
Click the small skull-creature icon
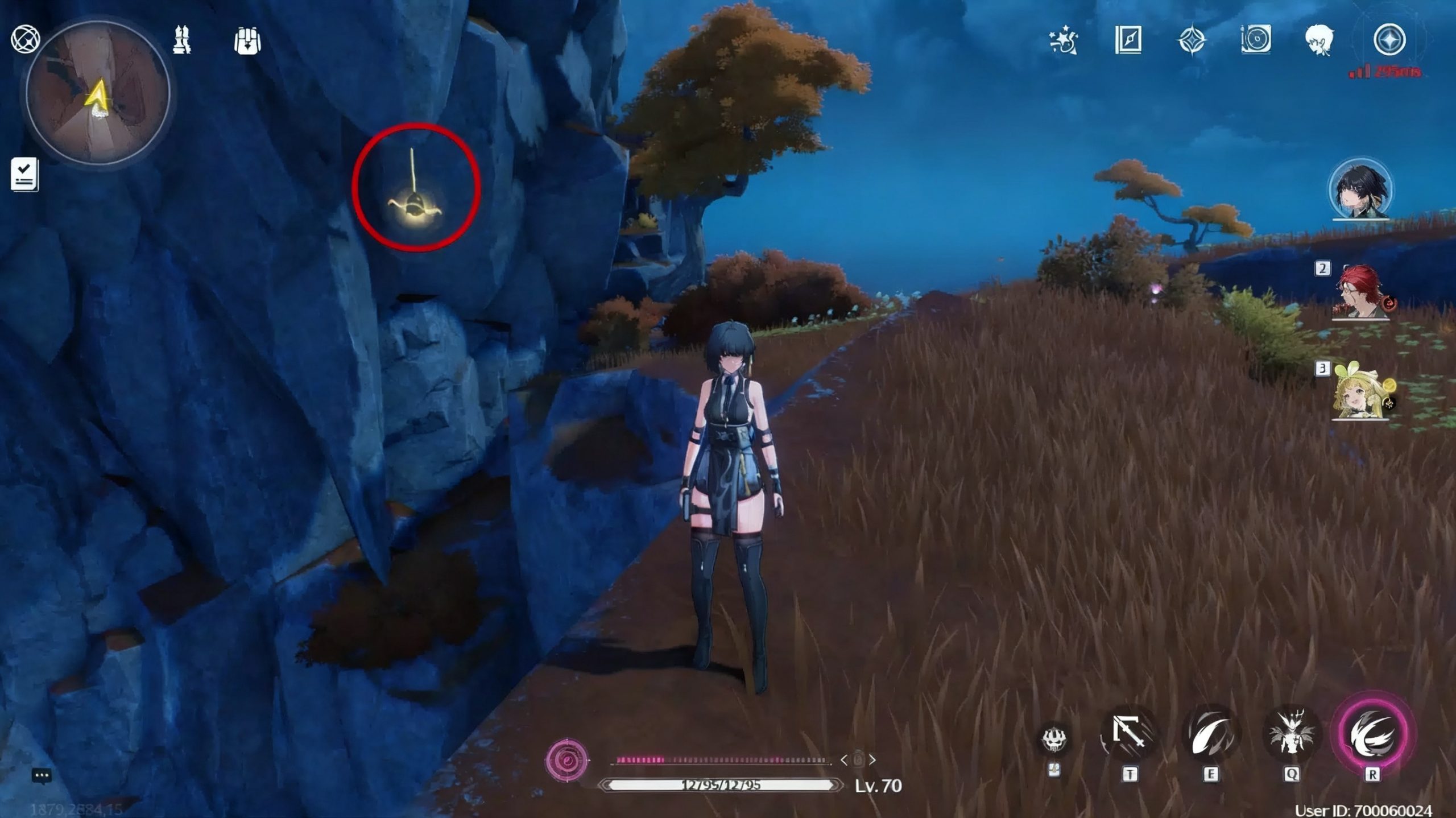pyautogui.click(x=1053, y=739)
